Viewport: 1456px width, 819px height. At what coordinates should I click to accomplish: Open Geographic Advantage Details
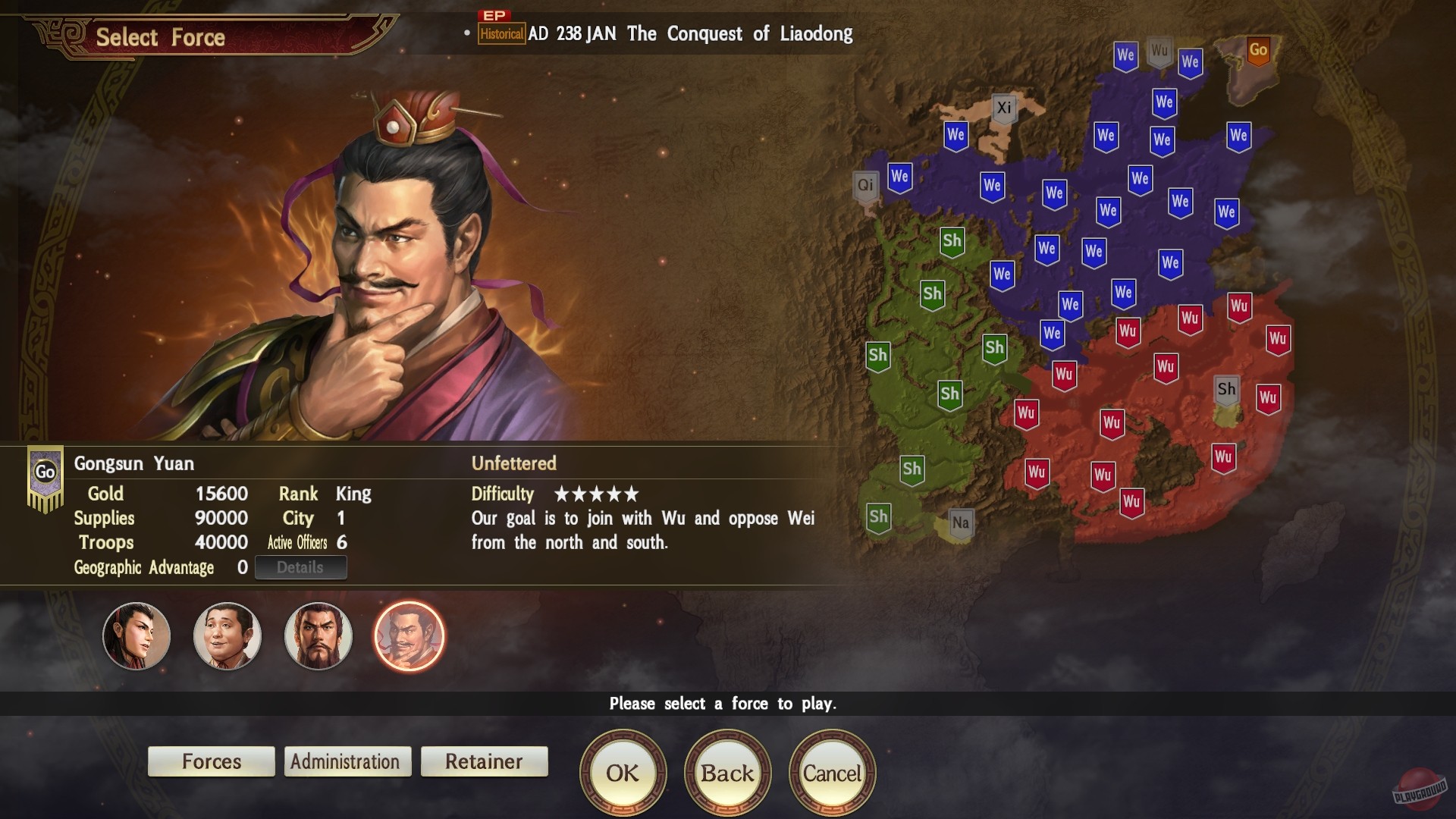[300, 566]
